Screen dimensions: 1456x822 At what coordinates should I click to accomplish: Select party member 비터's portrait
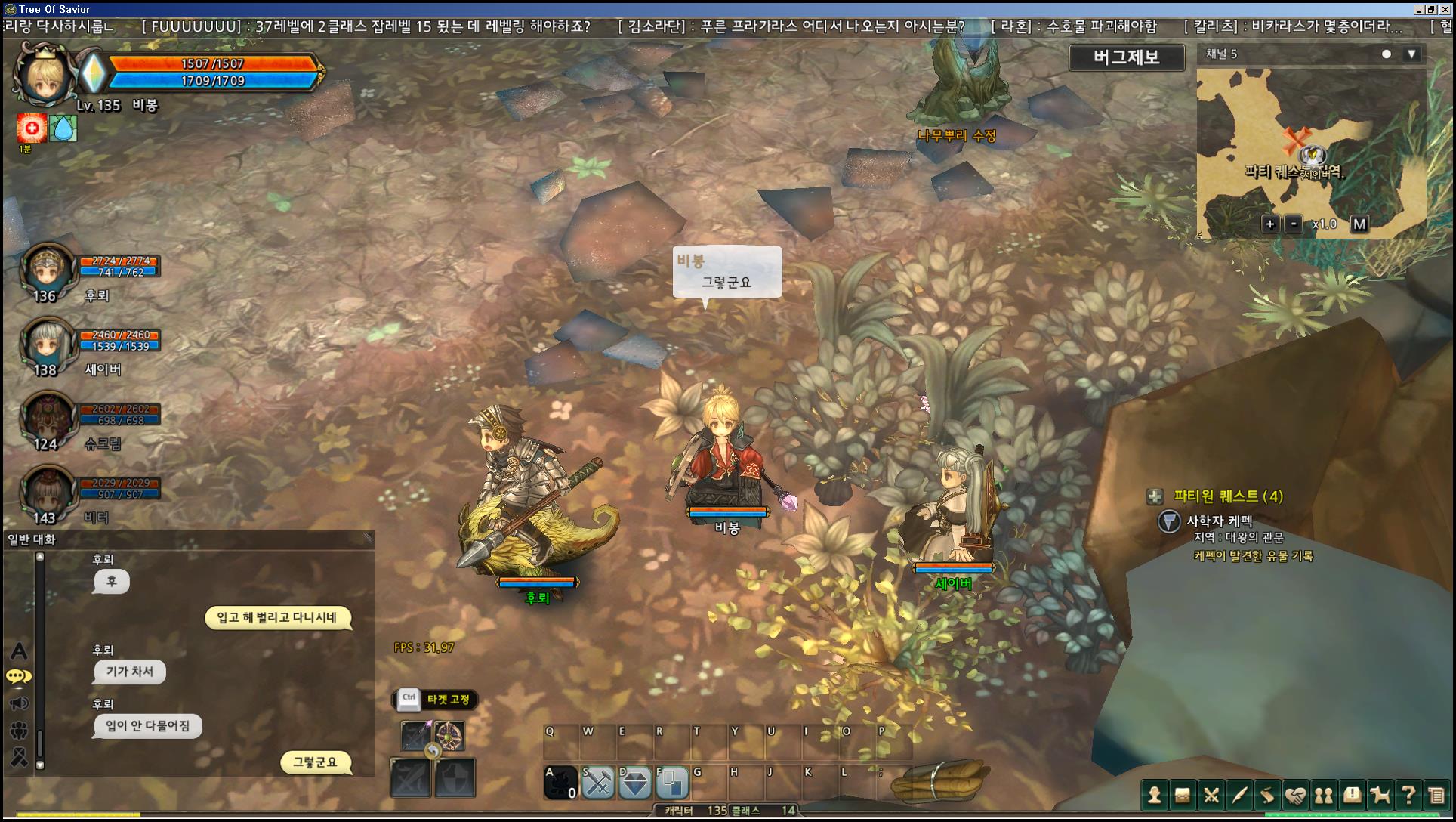click(48, 490)
